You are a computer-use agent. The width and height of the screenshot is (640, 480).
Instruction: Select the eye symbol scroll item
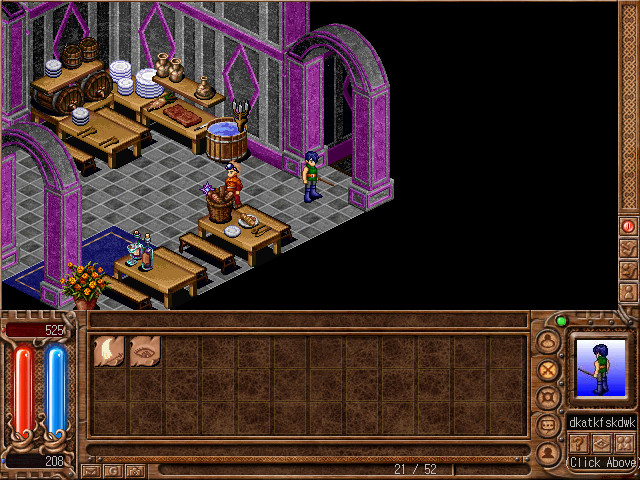tap(145, 350)
